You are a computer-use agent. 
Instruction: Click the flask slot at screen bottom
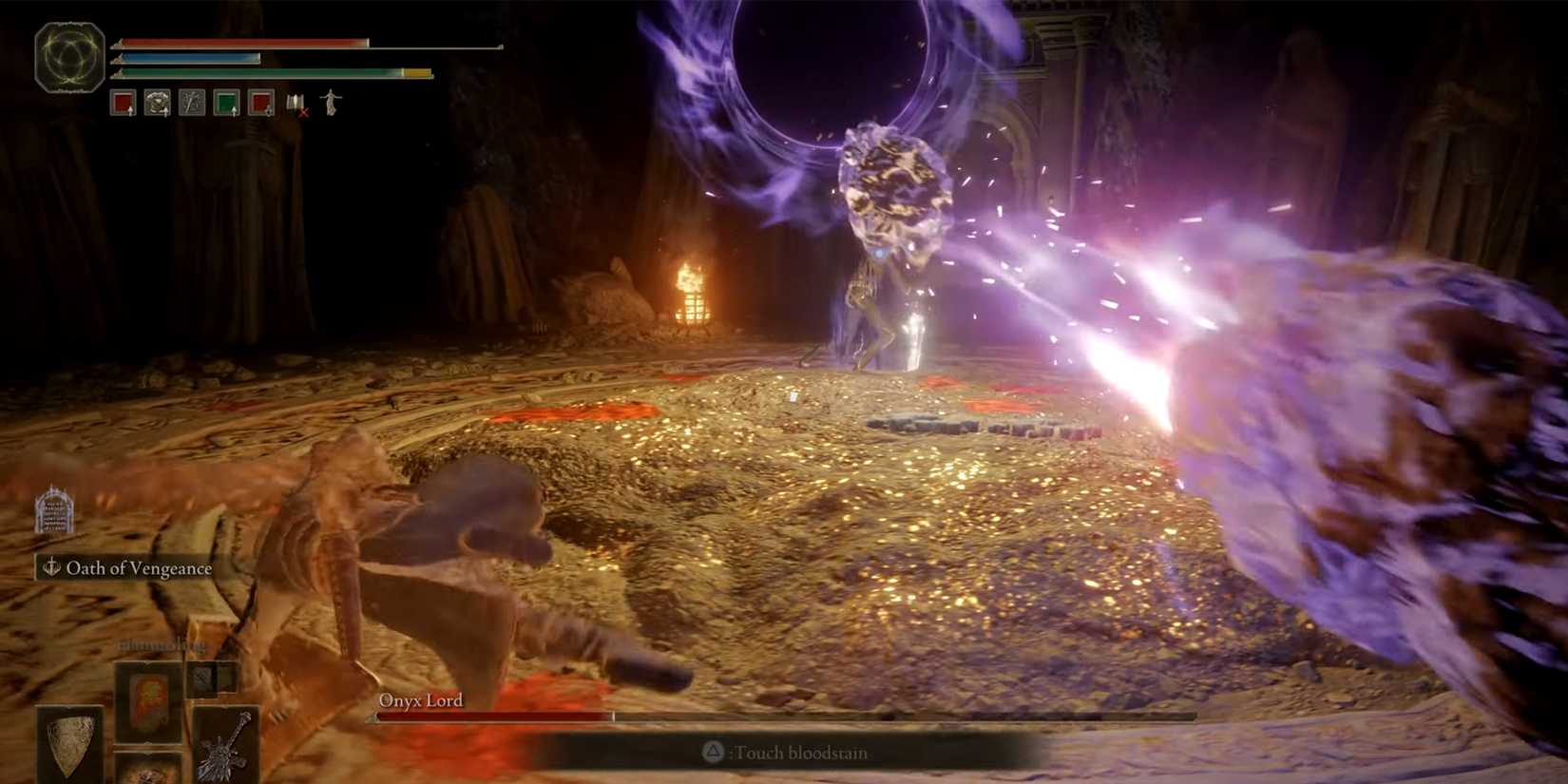coord(147,772)
